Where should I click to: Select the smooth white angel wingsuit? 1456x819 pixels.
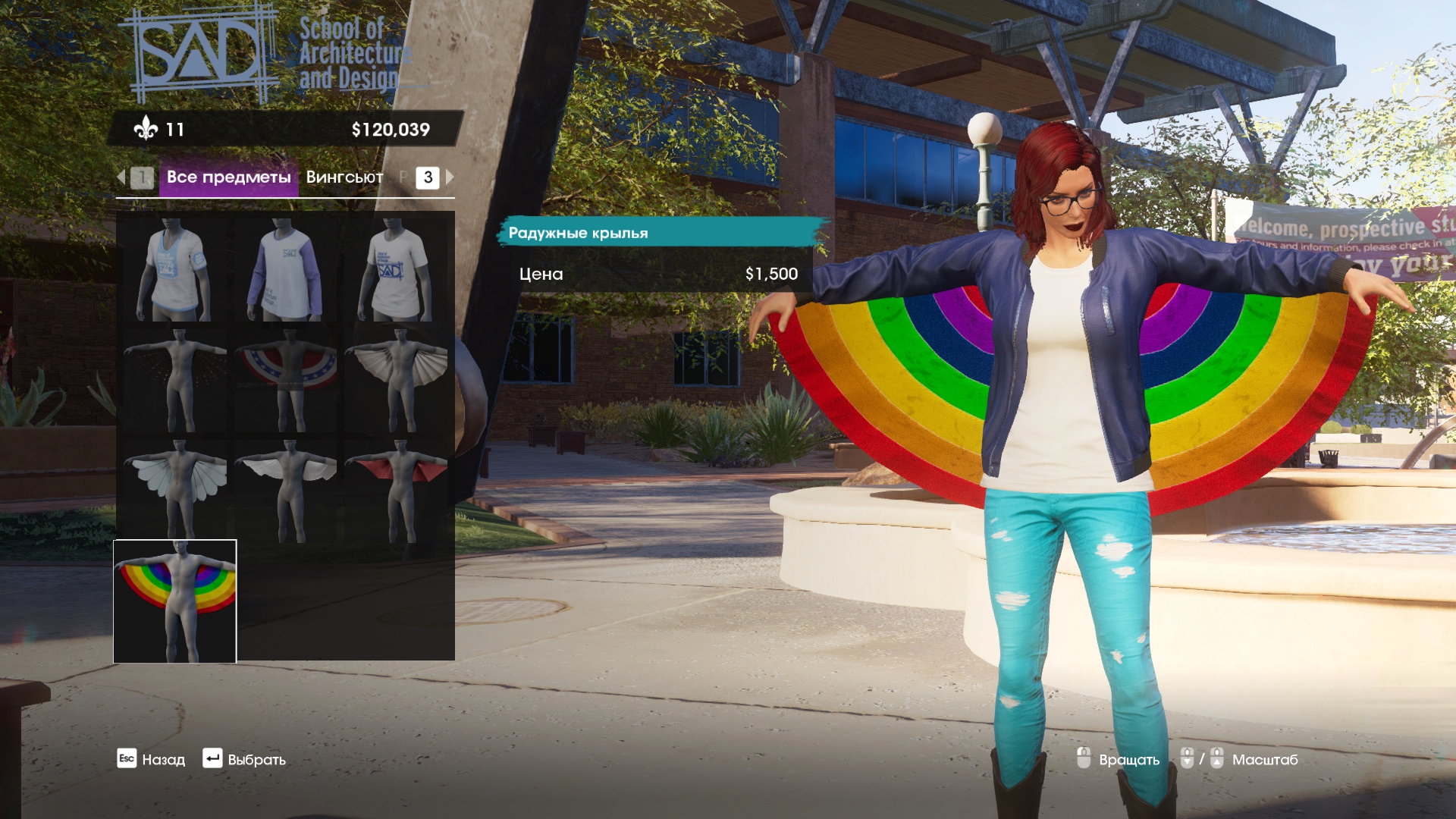click(286, 490)
